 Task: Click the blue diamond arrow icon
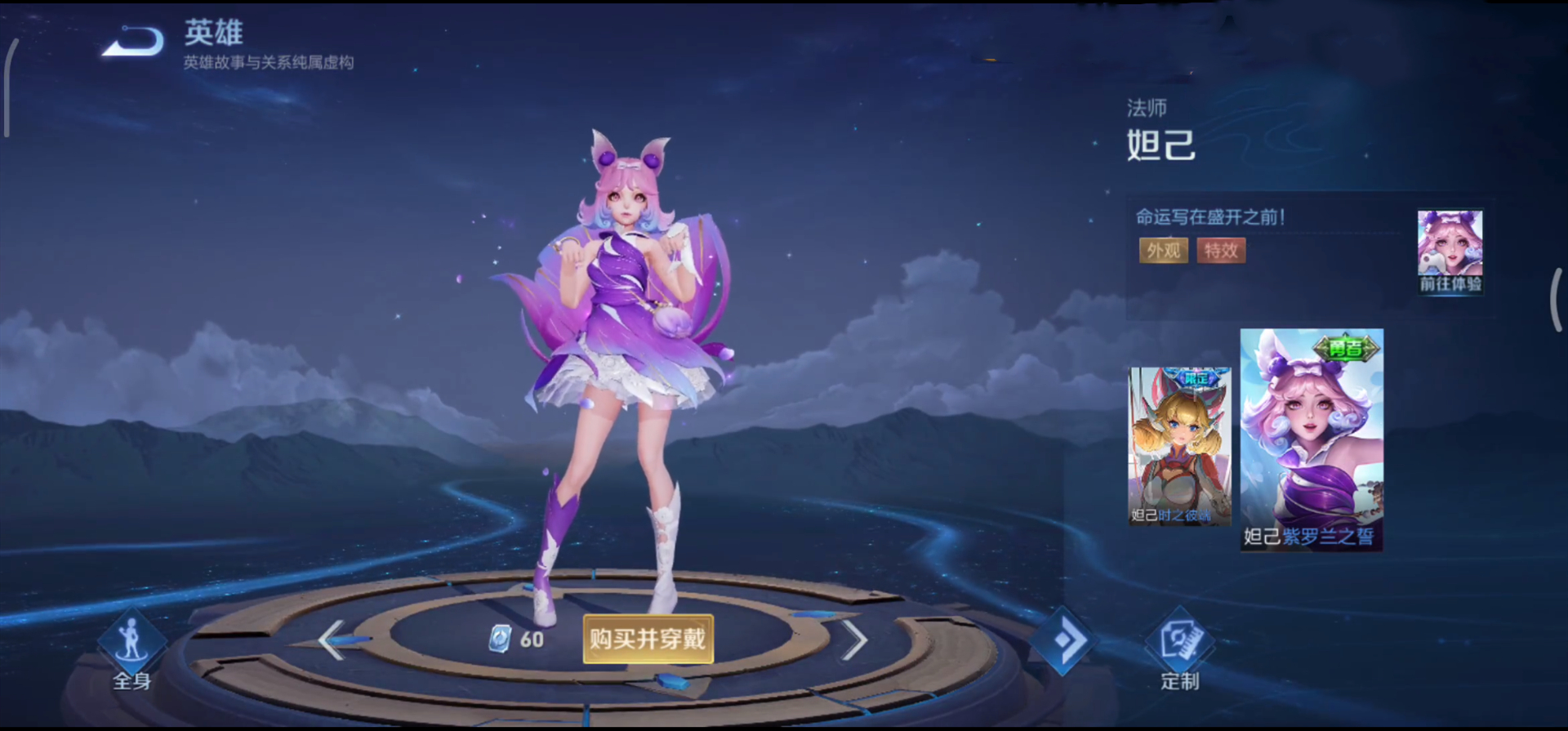point(1062,640)
